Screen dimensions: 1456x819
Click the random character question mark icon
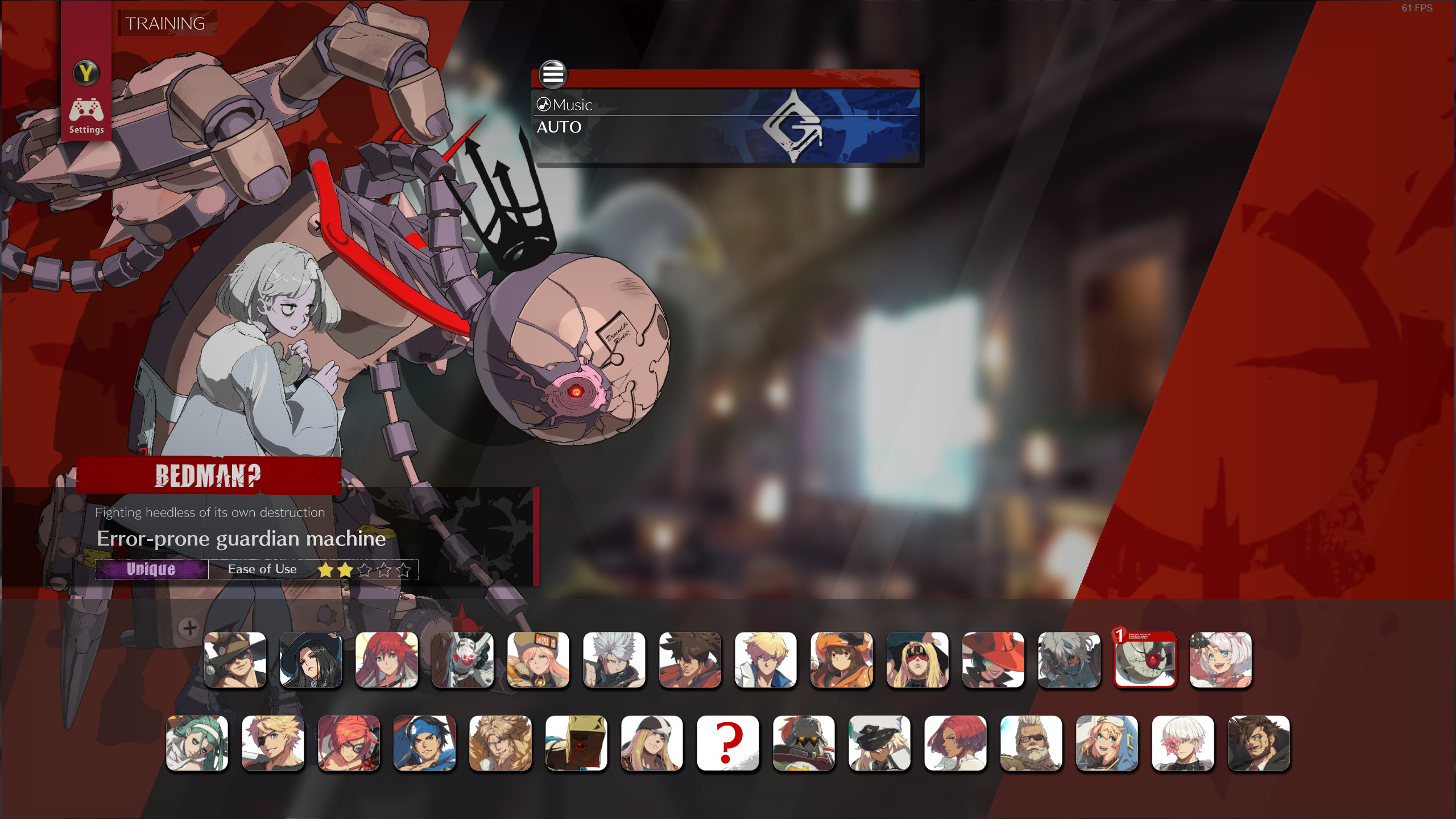pyautogui.click(x=729, y=742)
